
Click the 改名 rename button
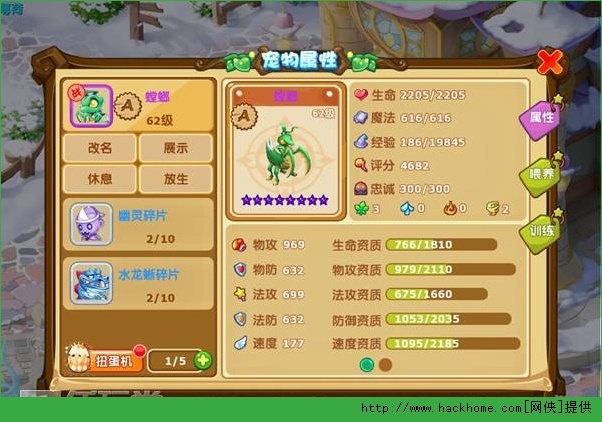[x=99, y=149]
